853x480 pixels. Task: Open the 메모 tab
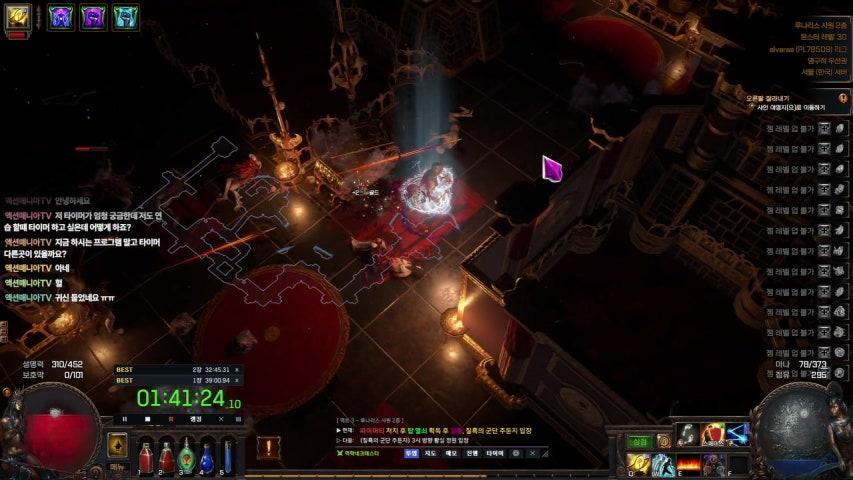click(450, 453)
